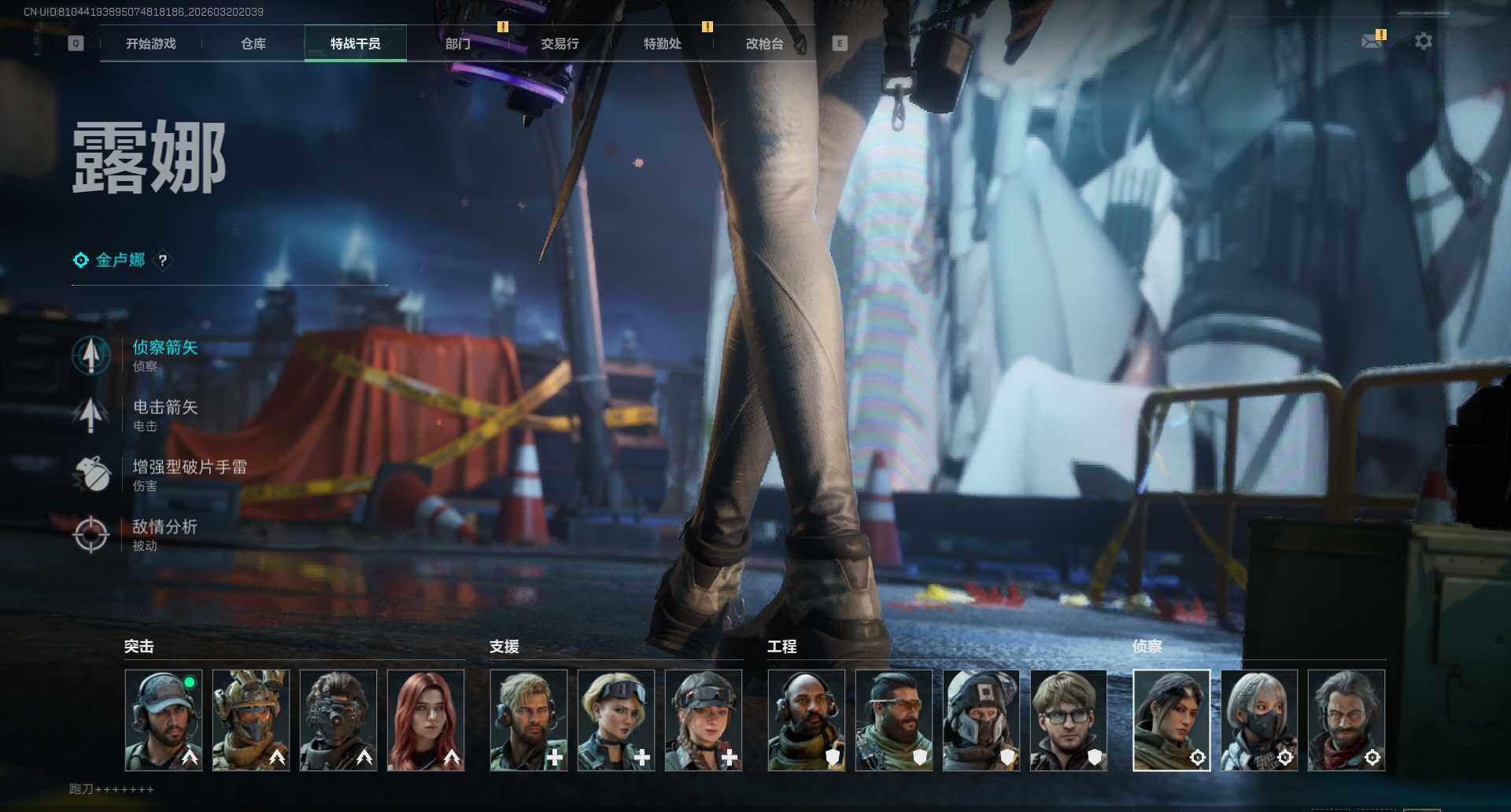This screenshot has height=812, width=1511.
Task: Switch to the 开始游戏 tab
Action: click(x=150, y=44)
